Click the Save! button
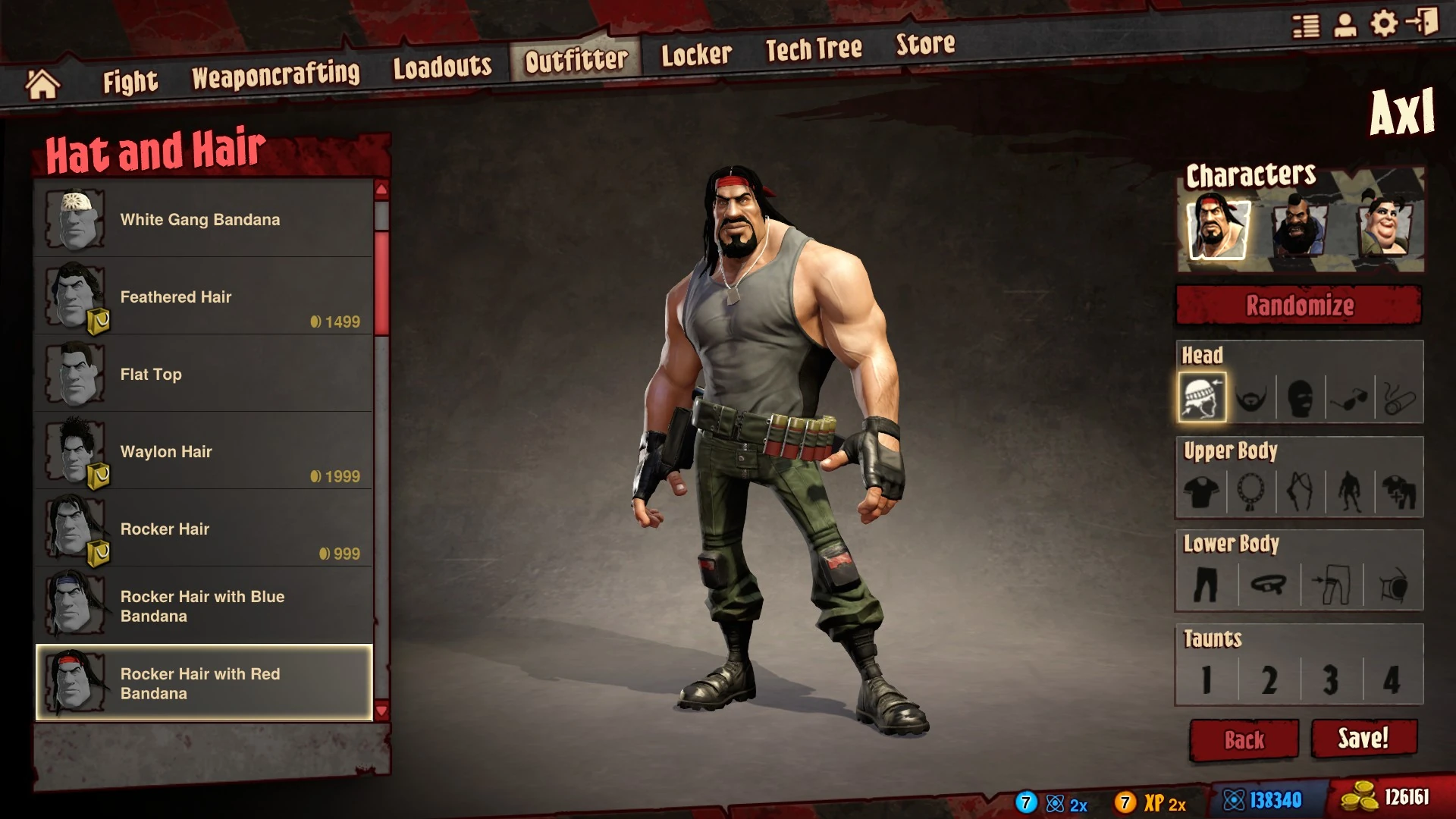Screen dimensions: 1456x819 point(1363,736)
